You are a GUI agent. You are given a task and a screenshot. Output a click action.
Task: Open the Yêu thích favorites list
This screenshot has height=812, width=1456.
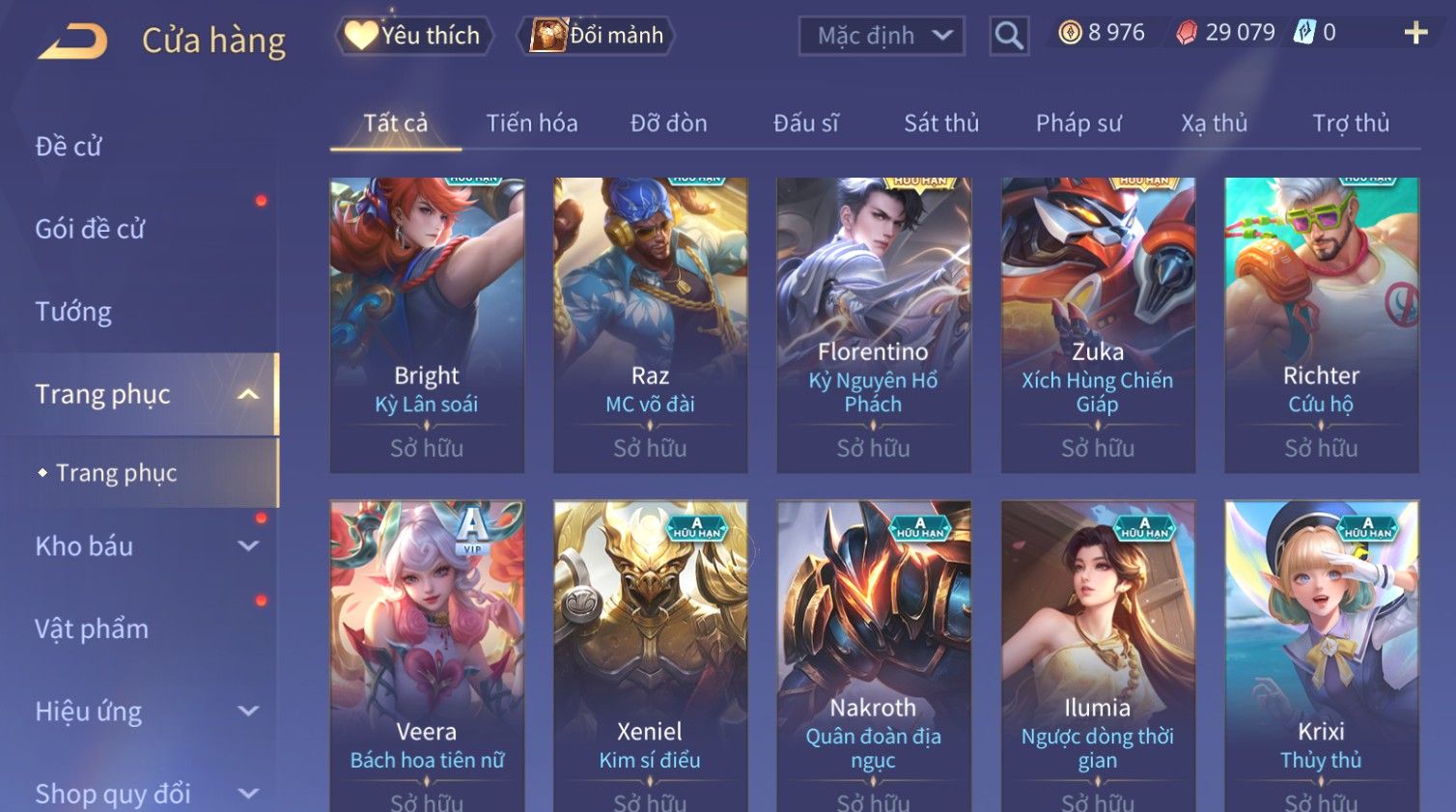click(414, 36)
